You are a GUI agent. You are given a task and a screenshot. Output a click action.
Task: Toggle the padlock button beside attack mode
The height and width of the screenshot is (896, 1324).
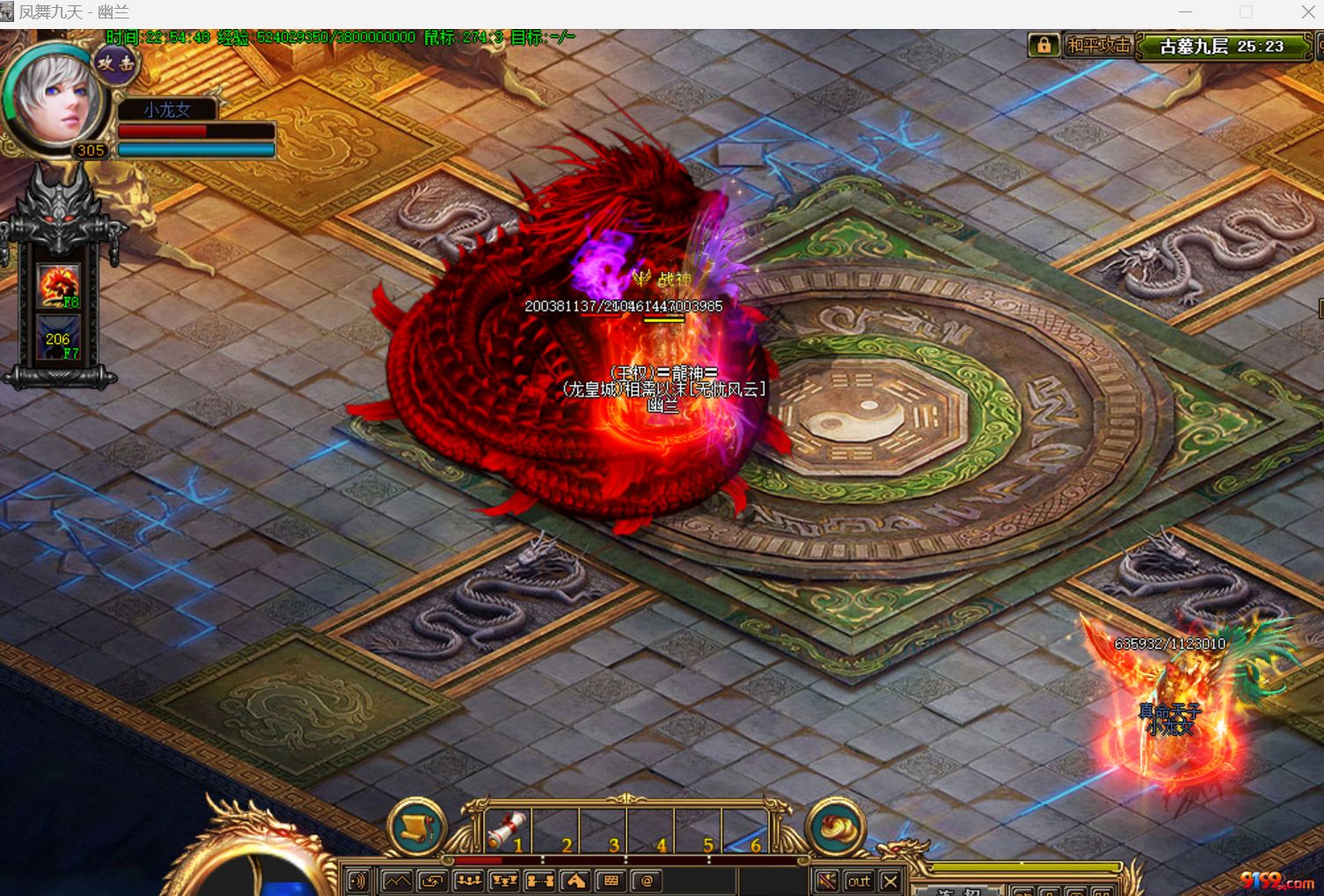(x=1043, y=46)
